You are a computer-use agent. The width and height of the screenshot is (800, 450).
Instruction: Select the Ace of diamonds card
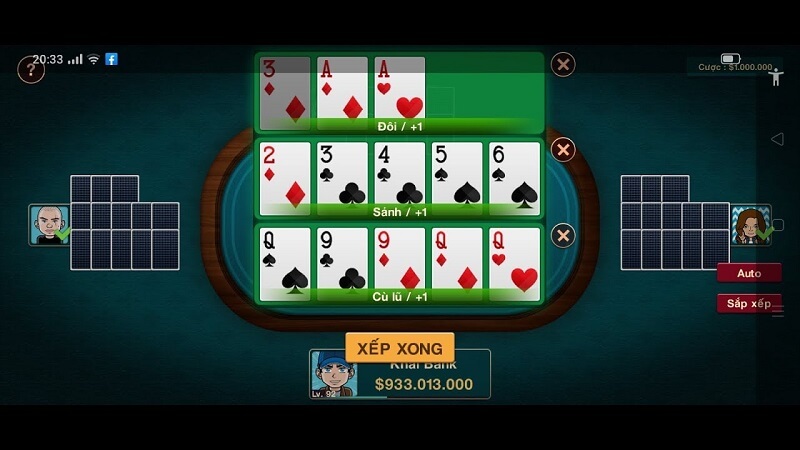click(342, 92)
